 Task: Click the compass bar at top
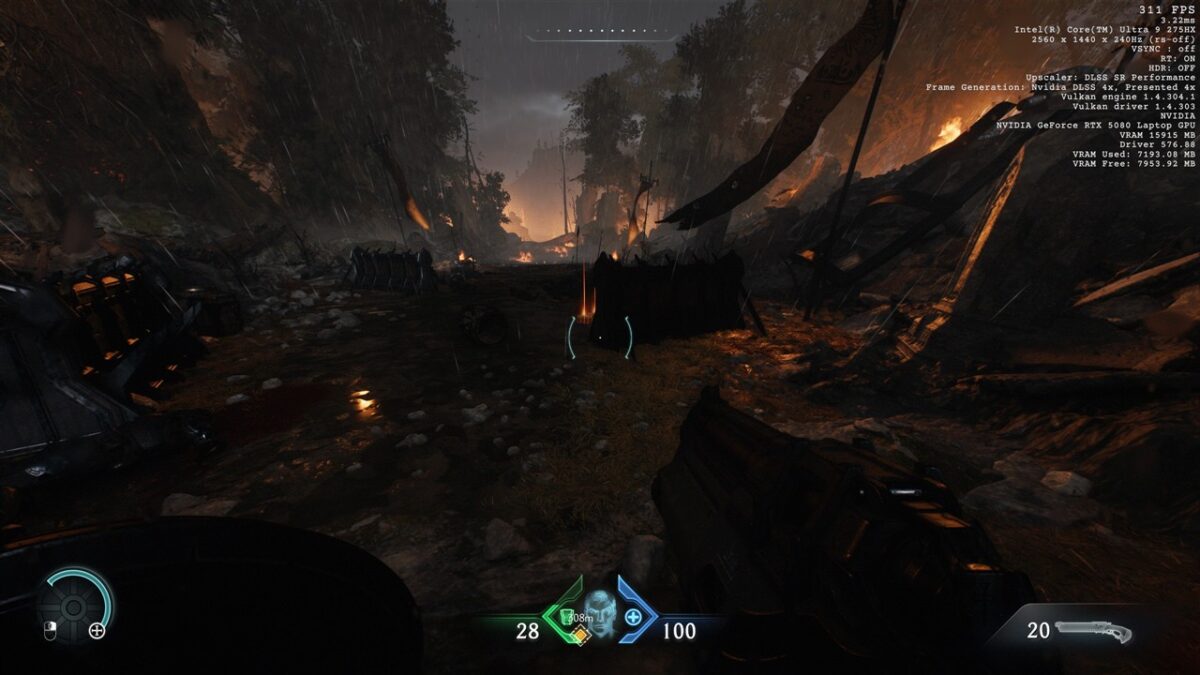click(x=601, y=35)
